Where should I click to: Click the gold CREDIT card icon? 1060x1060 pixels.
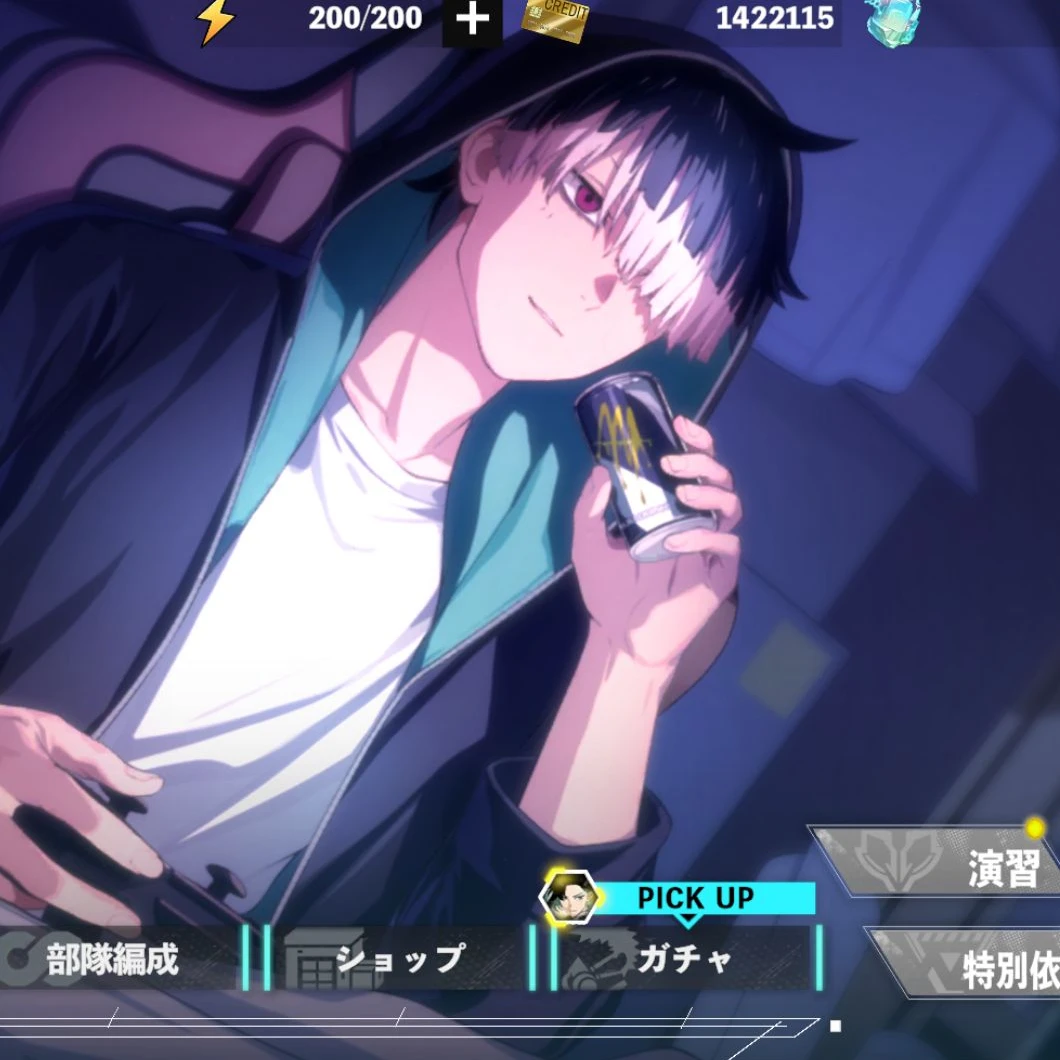pos(556,18)
